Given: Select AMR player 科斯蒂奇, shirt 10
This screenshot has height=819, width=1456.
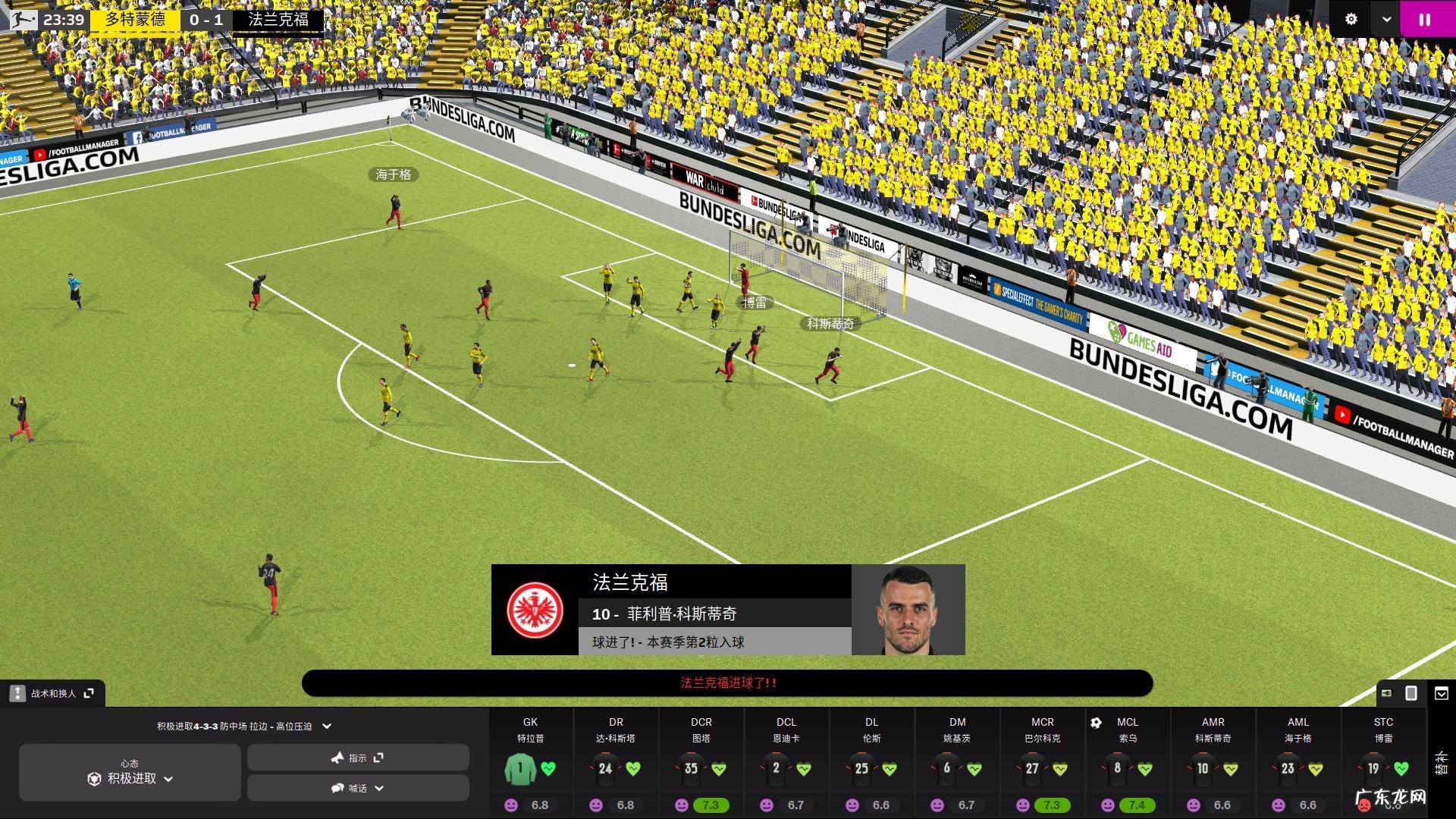Looking at the screenshot, I should [x=1203, y=768].
